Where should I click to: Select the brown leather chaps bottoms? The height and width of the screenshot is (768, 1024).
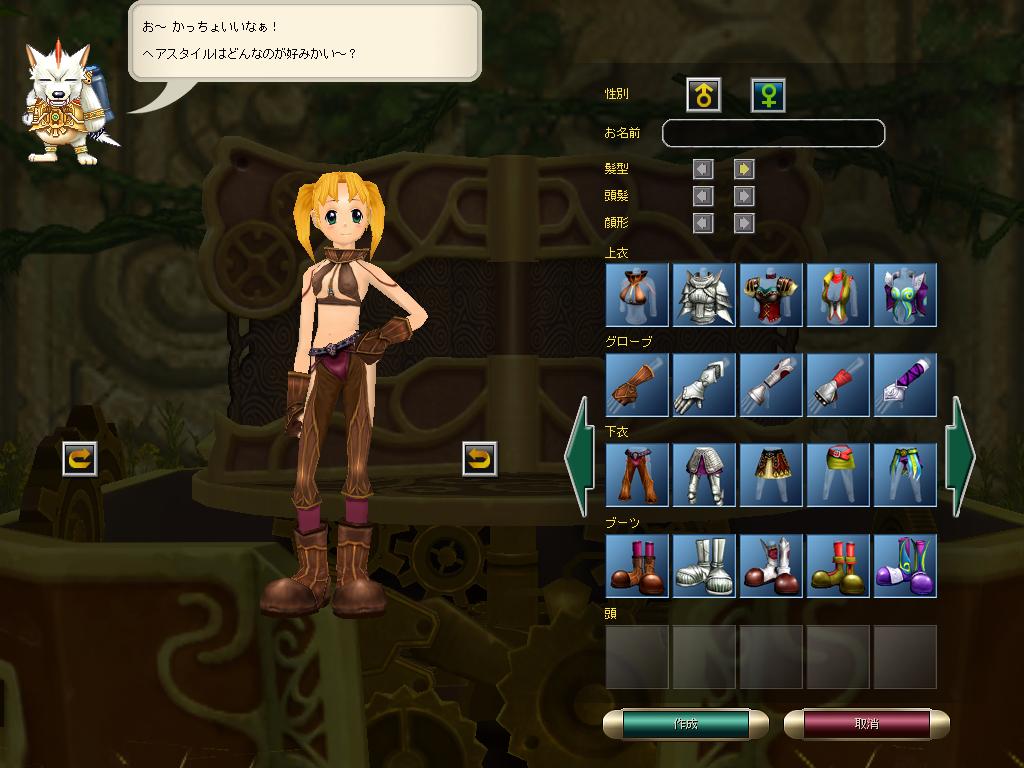(x=637, y=475)
